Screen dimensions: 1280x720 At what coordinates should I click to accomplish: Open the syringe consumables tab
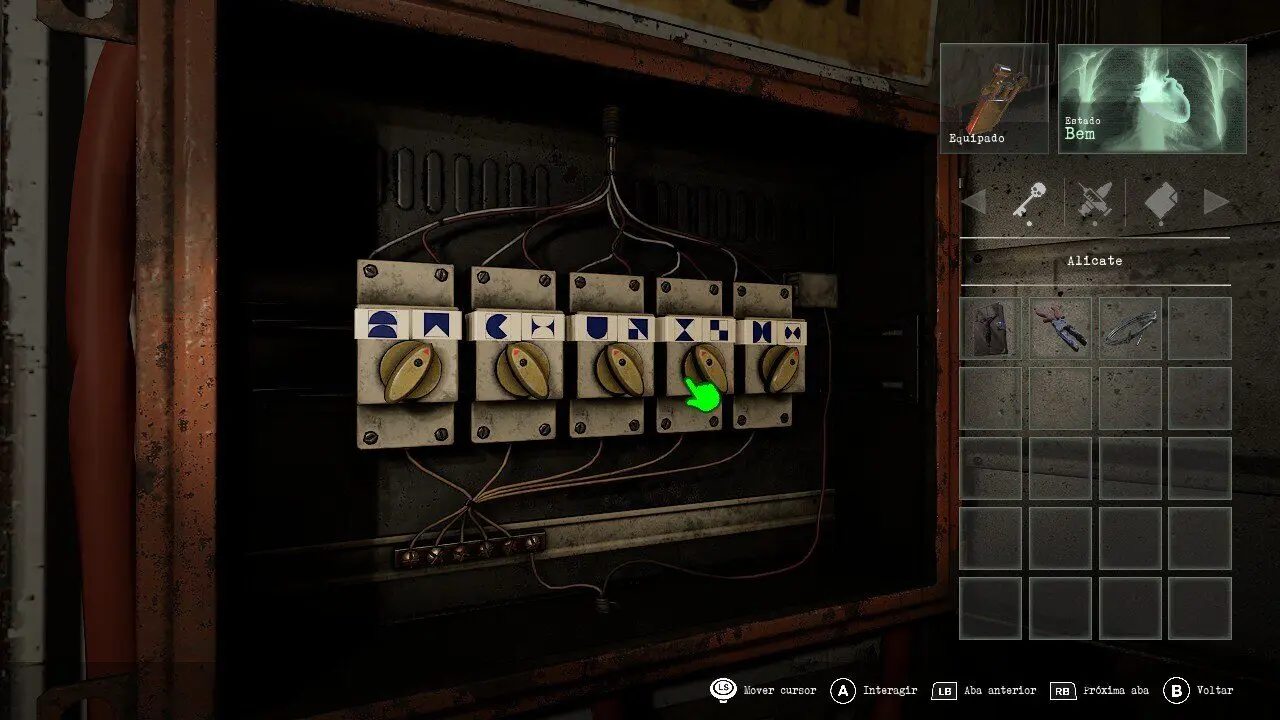coord(1095,203)
